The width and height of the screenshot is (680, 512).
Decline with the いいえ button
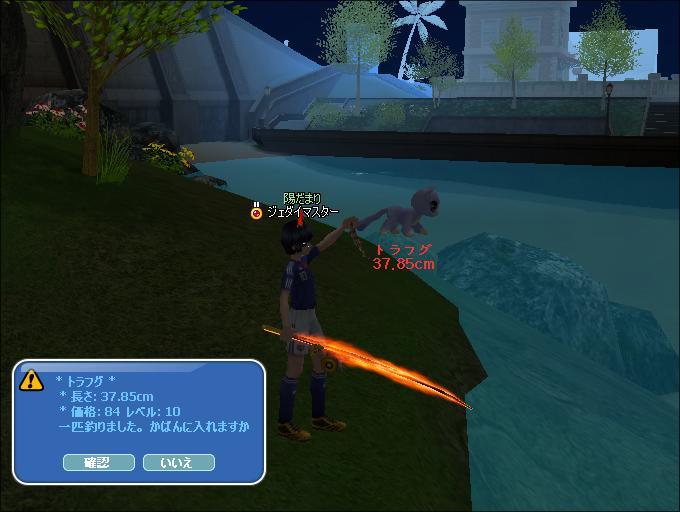click(178, 462)
